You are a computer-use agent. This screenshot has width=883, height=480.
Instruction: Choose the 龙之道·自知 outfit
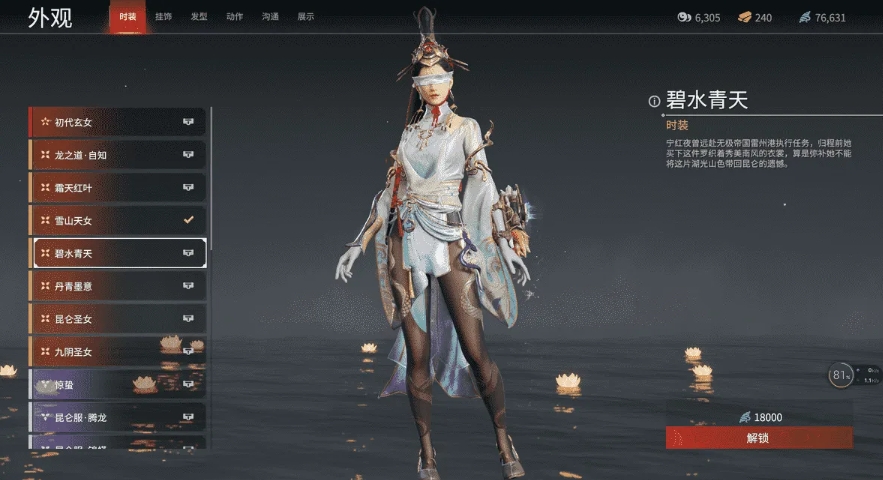click(118, 155)
